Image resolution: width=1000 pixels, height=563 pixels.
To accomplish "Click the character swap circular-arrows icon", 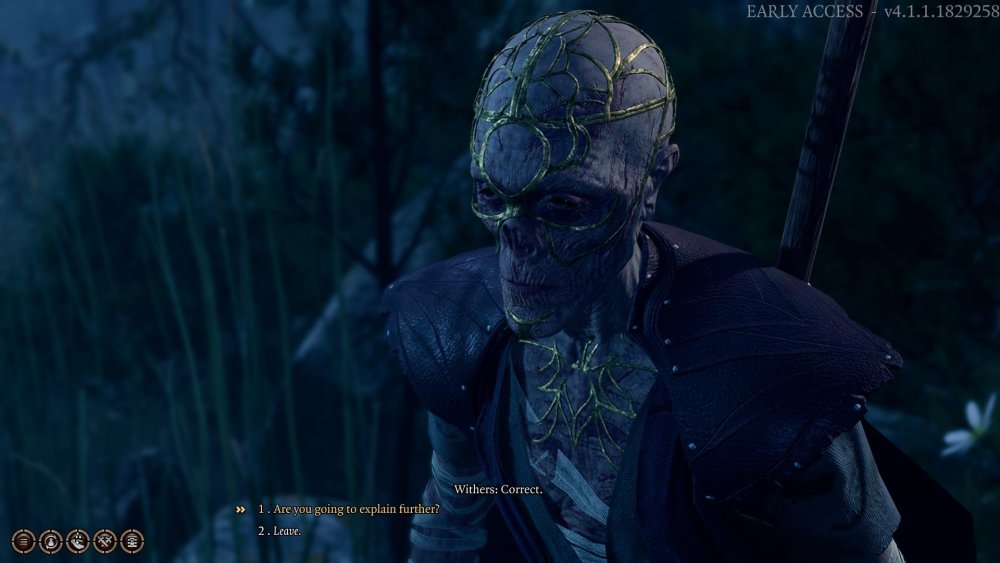I will tap(51, 542).
